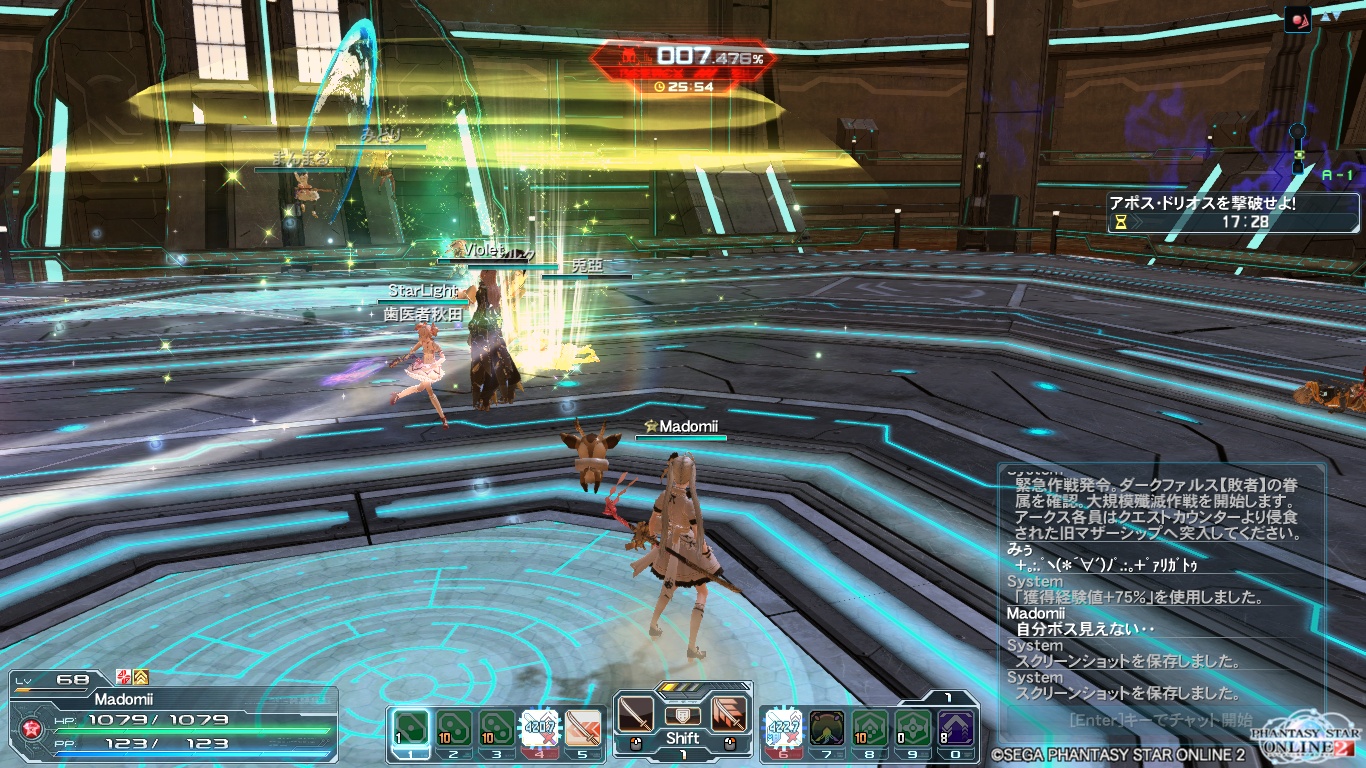Click the cooling-down skill in slot 6
The height and width of the screenshot is (768, 1366).
(x=784, y=727)
